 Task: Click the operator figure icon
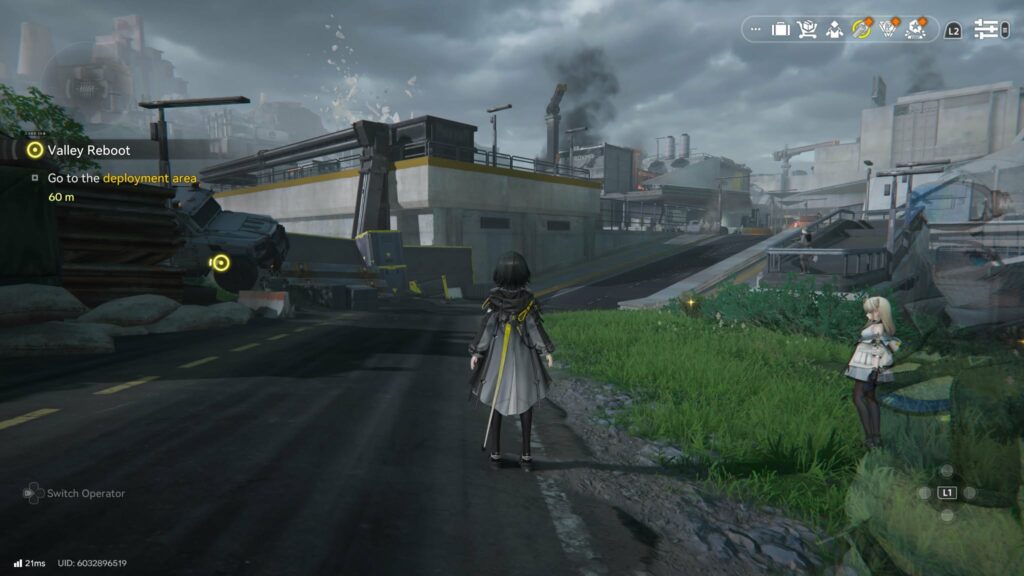click(x=834, y=30)
